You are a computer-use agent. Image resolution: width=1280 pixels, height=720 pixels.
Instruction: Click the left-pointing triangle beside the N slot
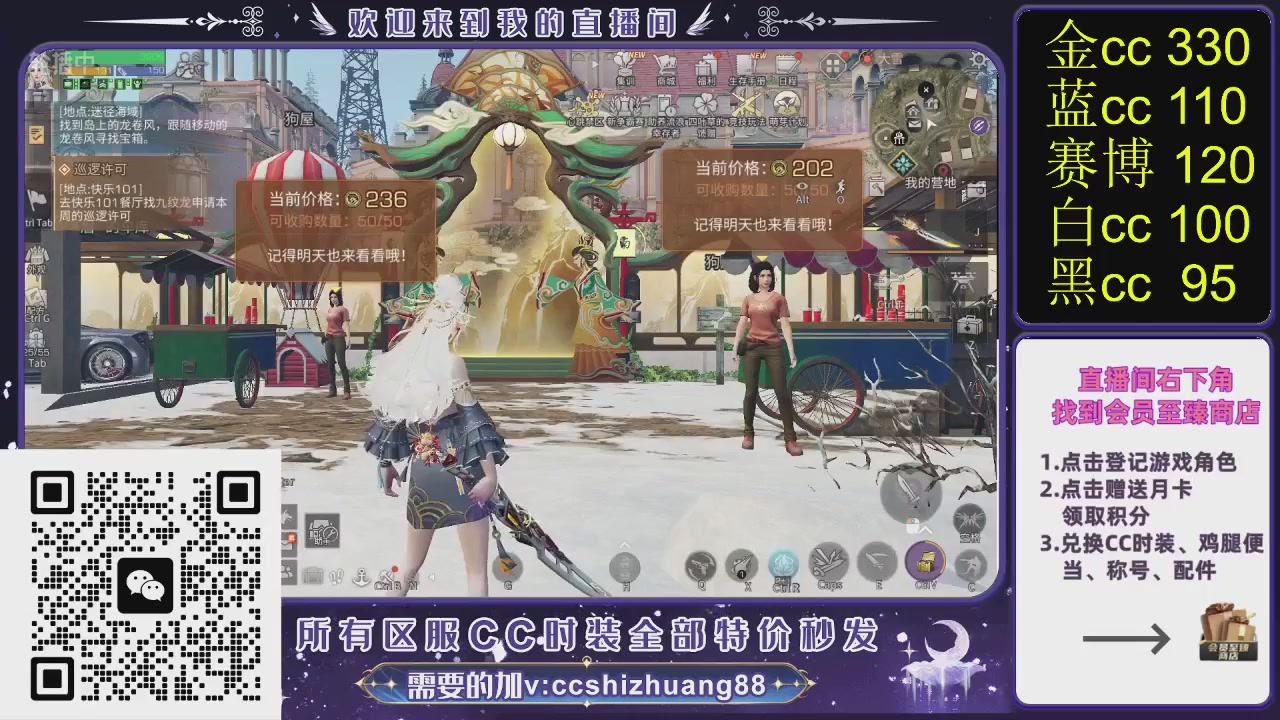pos(431,576)
